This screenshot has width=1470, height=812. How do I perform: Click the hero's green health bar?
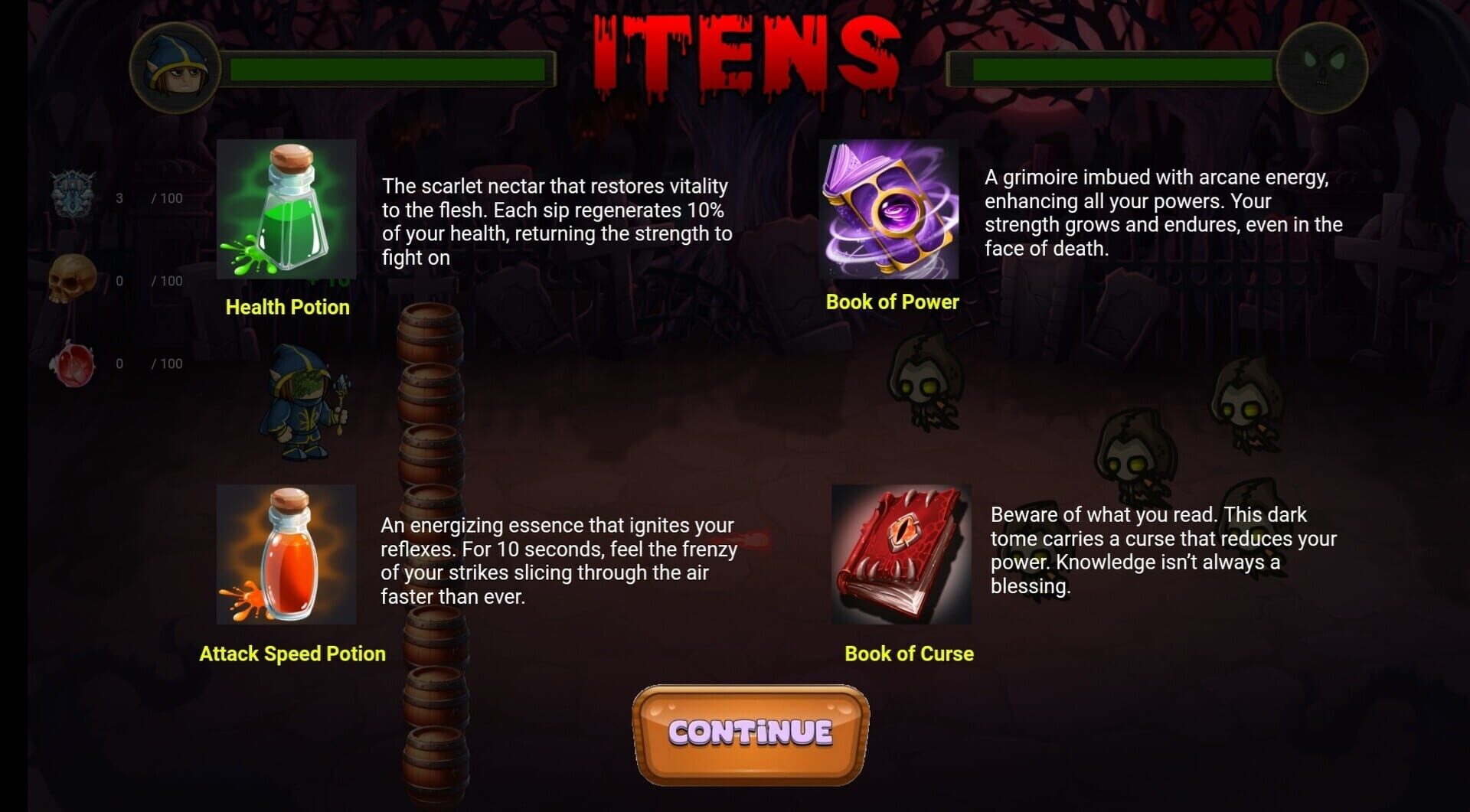tap(387, 69)
